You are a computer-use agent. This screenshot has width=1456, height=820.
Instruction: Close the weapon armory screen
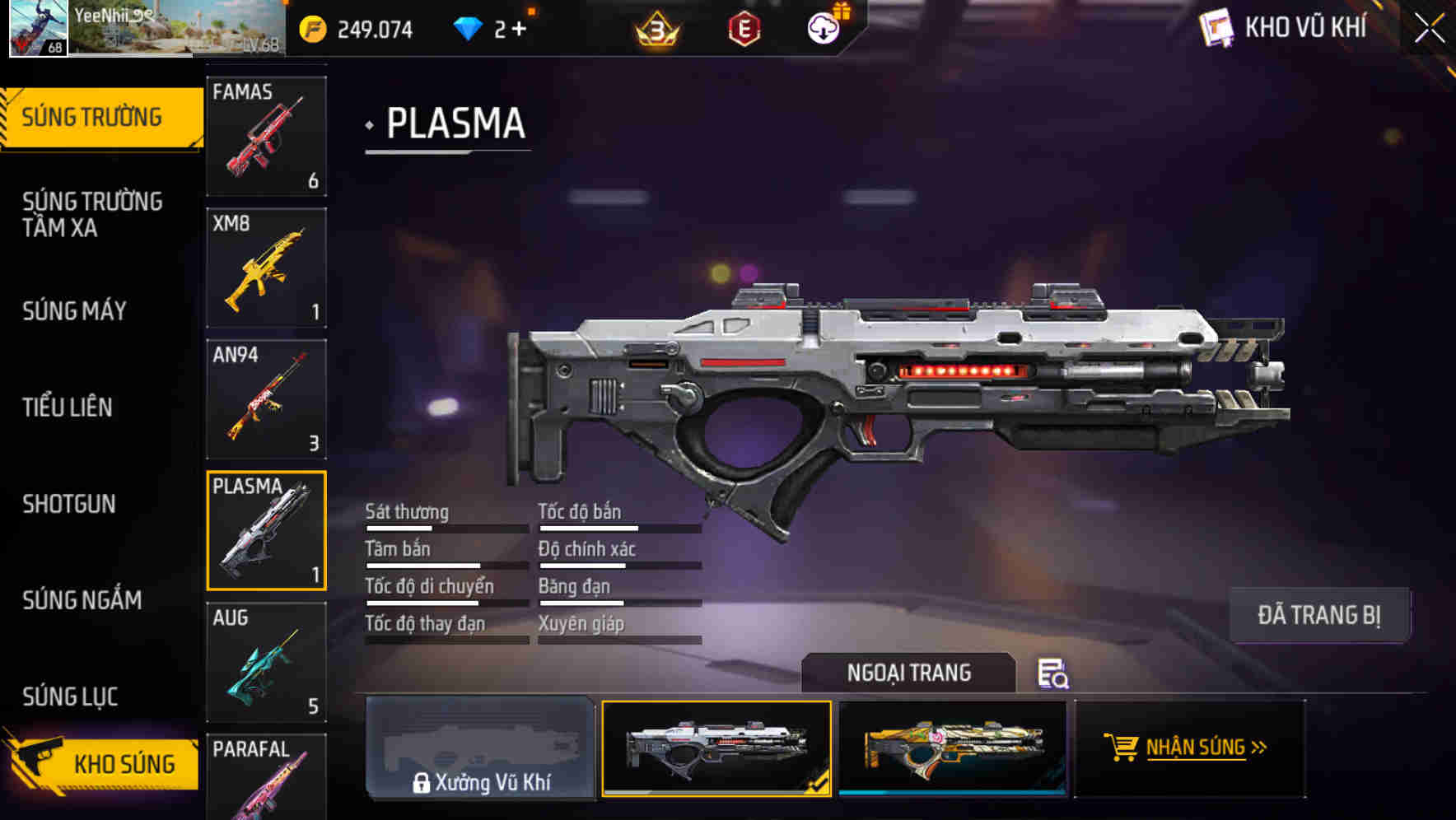(x=1430, y=29)
